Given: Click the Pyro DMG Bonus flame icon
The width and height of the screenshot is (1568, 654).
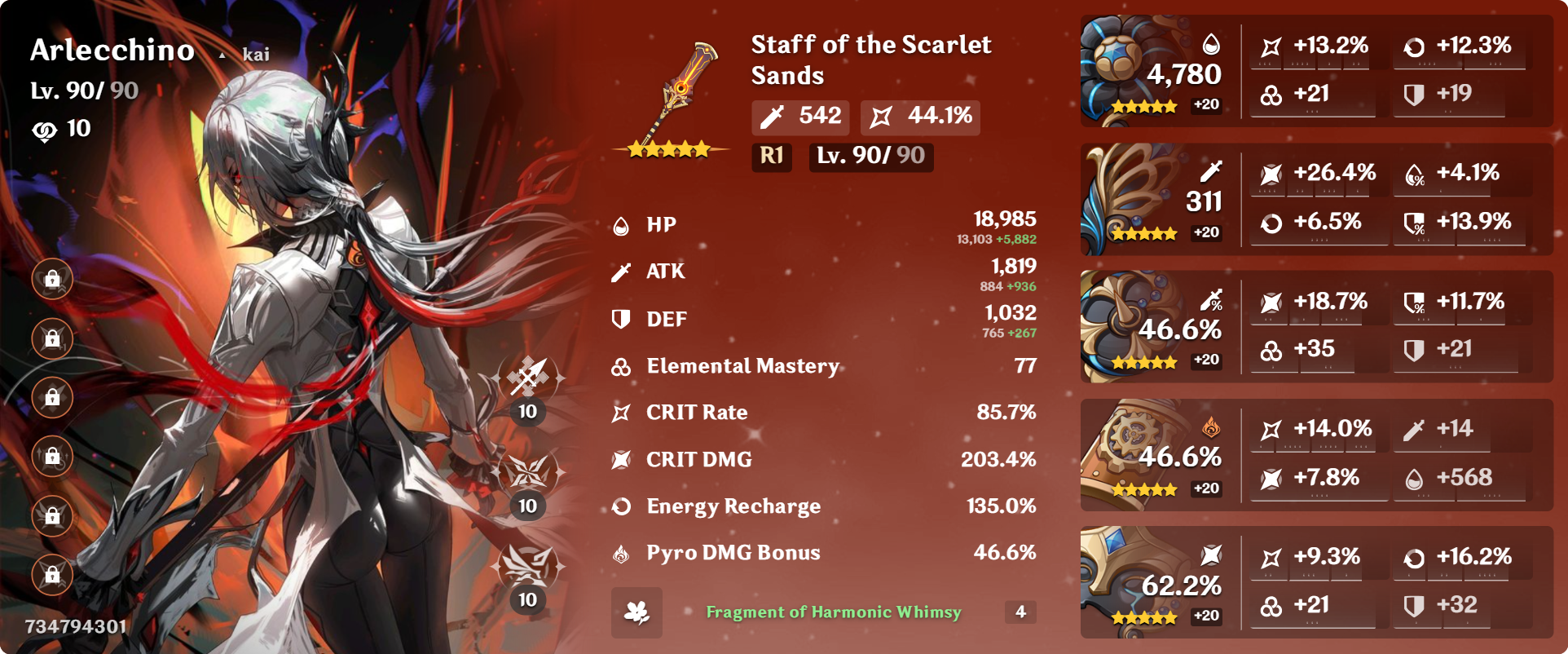Looking at the screenshot, I should 621,553.
